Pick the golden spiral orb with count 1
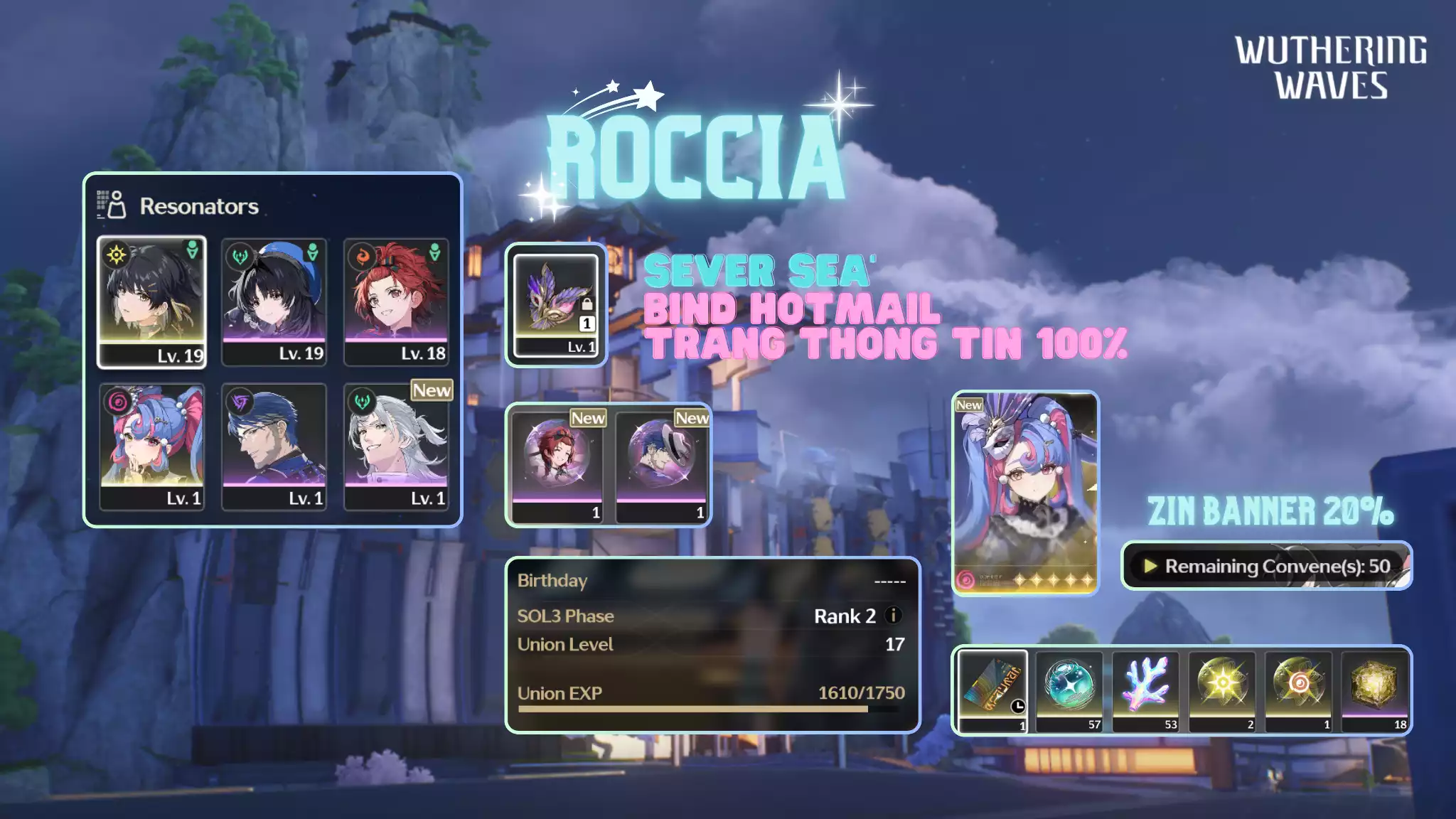The width and height of the screenshot is (1456, 819). point(1299,691)
